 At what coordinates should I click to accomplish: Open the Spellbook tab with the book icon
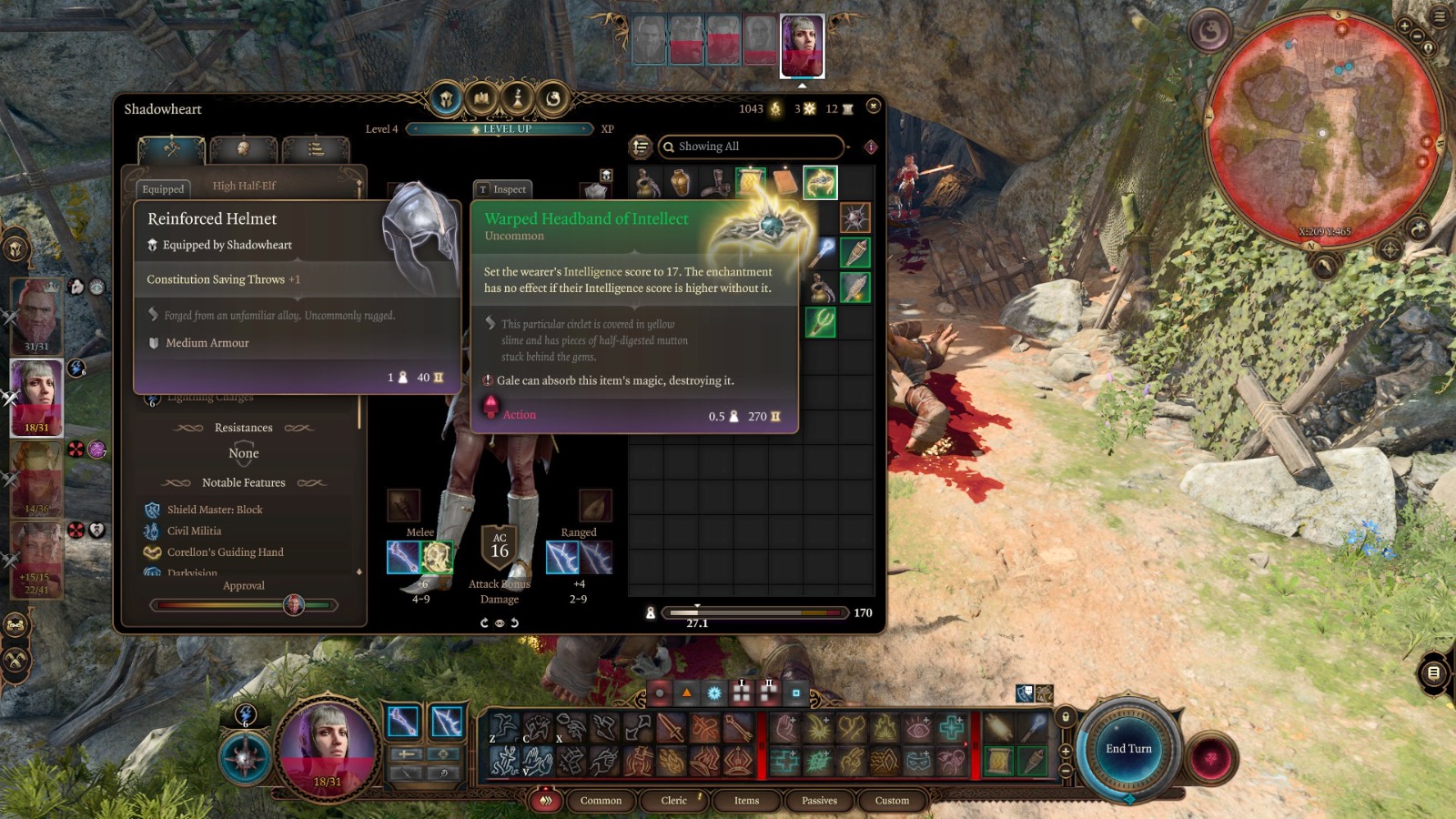480,100
